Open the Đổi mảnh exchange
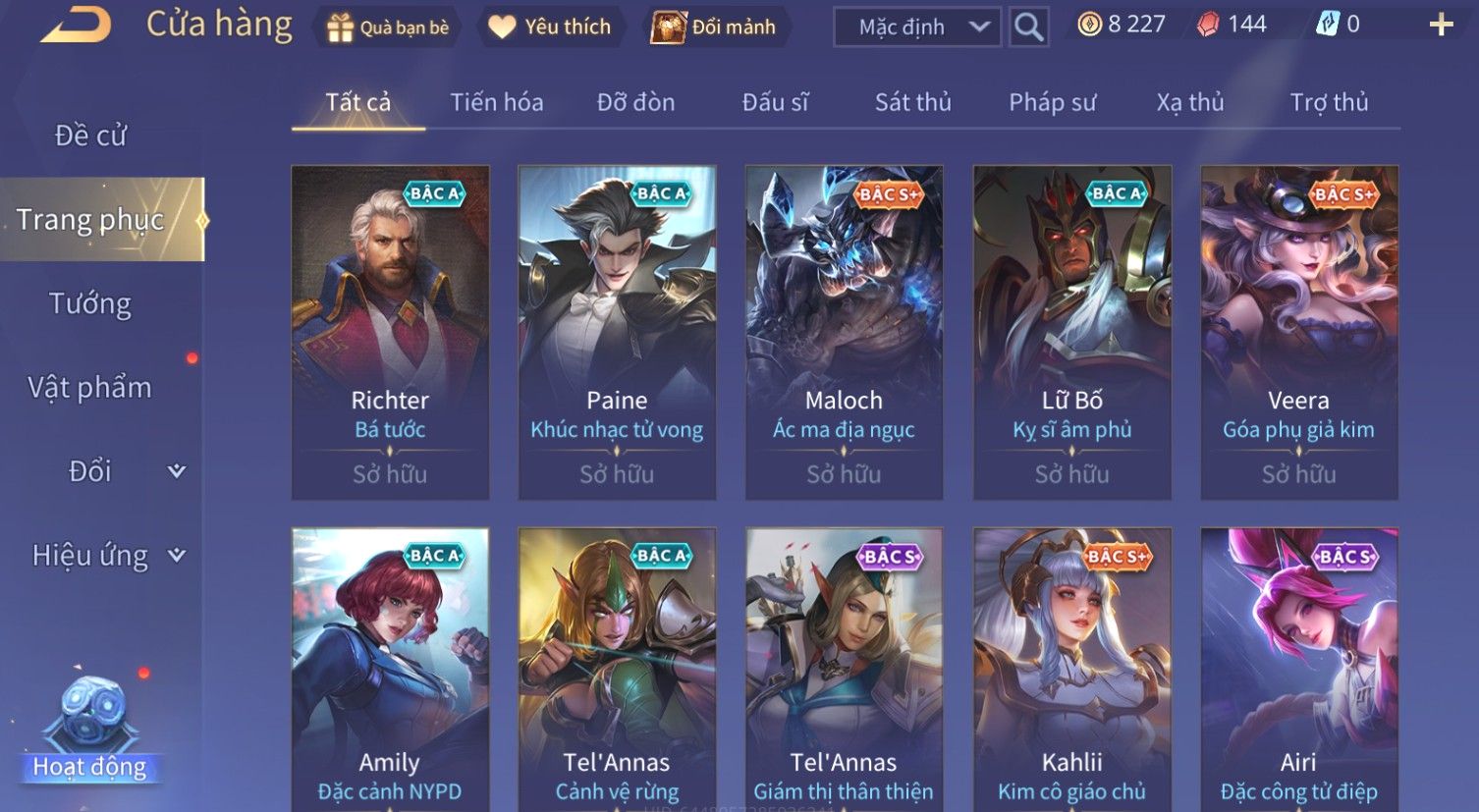 click(x=715, y=27)
